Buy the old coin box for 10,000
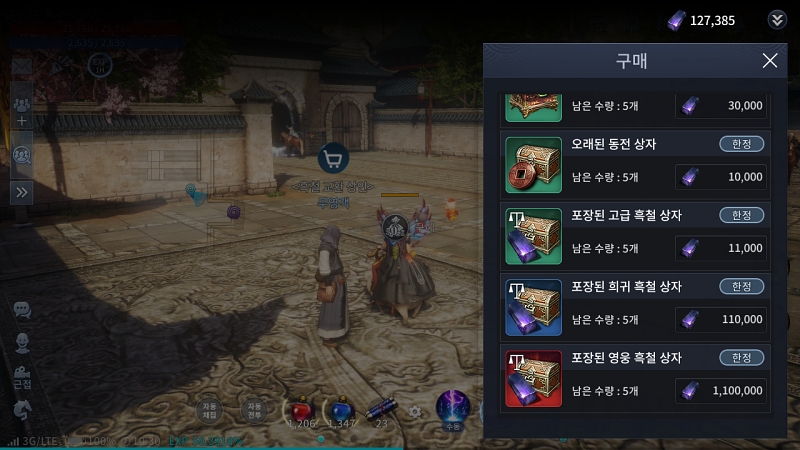The height and width of the screenshot is (450, 800). coord(721,177)
